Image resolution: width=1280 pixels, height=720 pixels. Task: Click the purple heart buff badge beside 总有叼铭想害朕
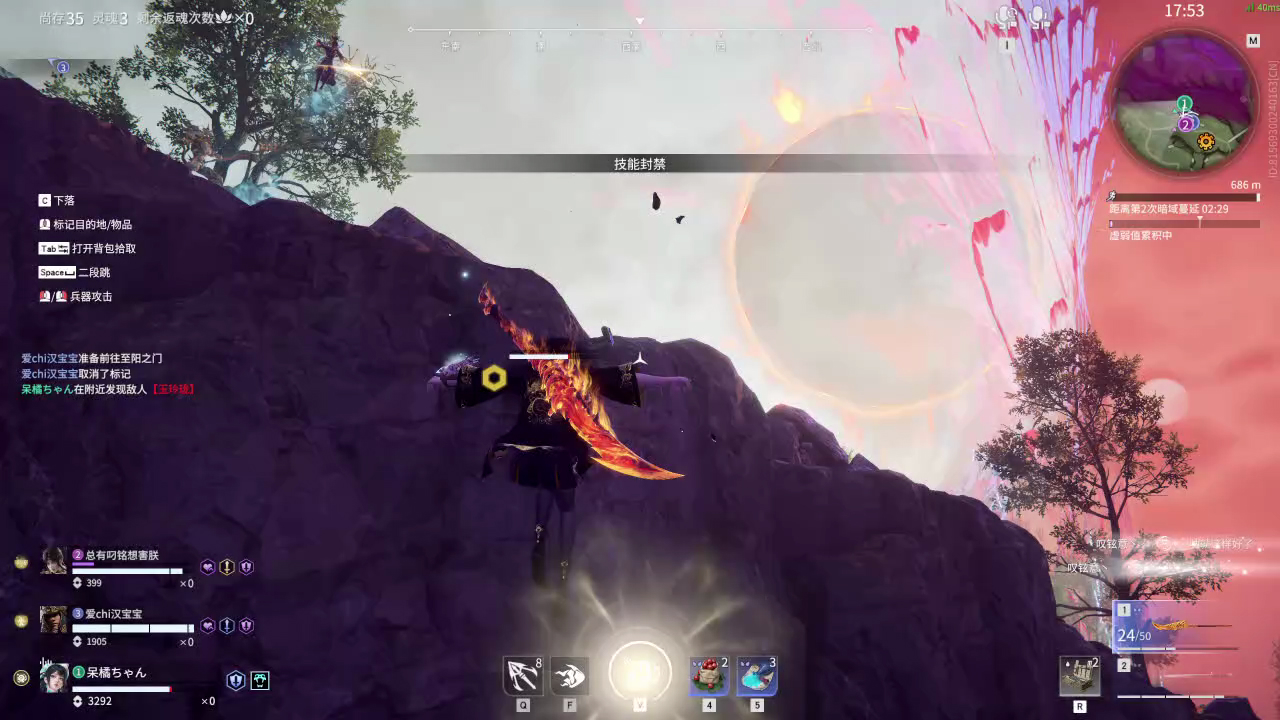click(x=208, y=567)
